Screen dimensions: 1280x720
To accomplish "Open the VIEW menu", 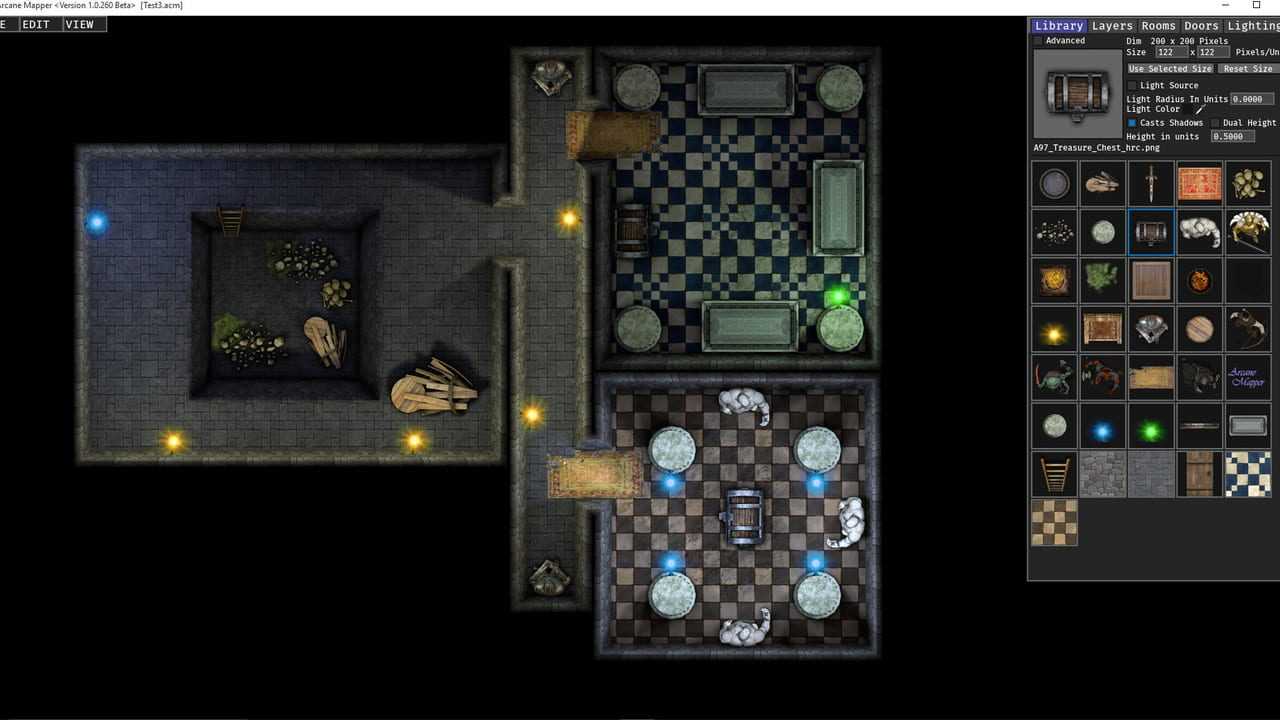I will pyautogui.click(x=79, y=25).
